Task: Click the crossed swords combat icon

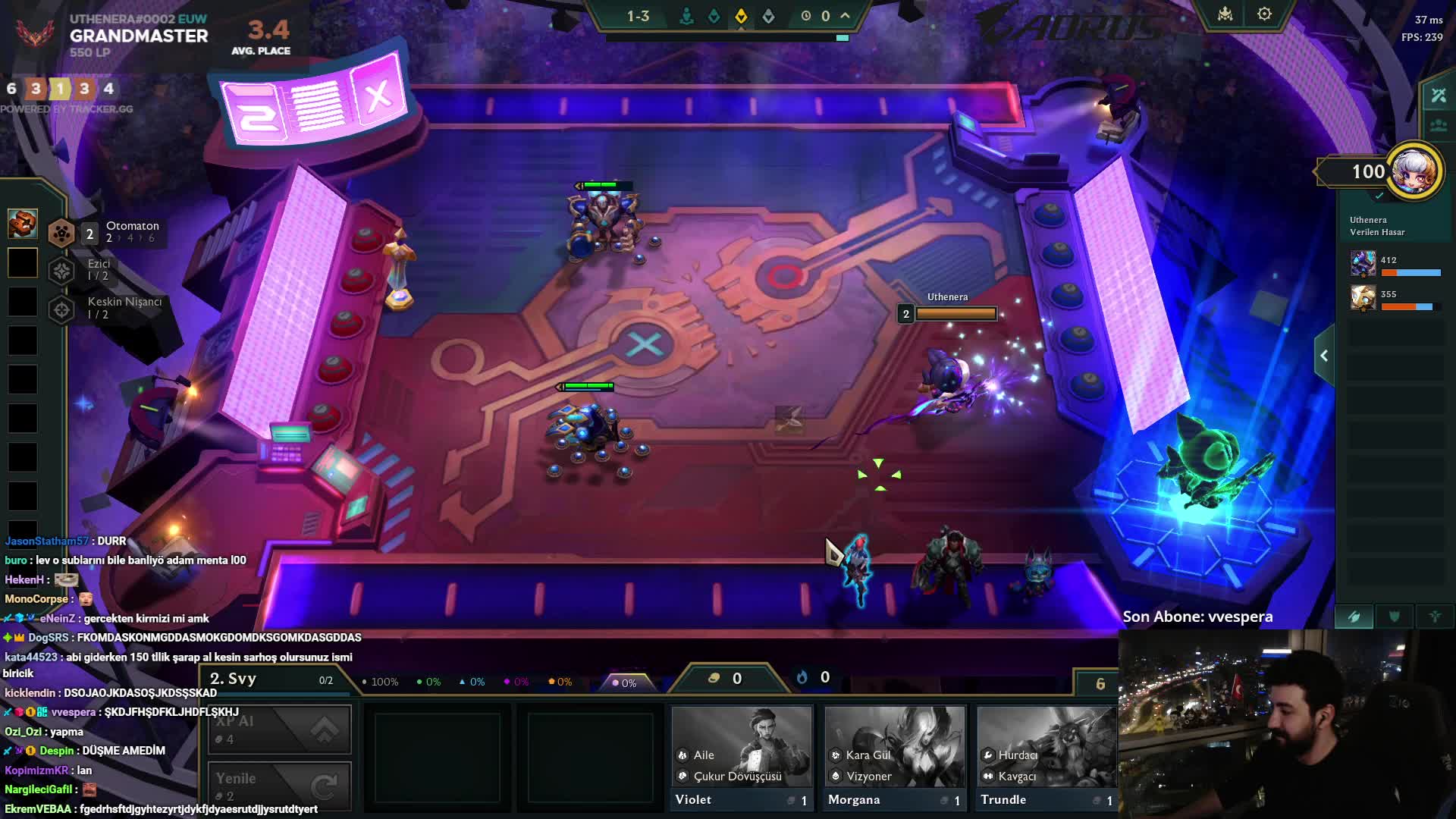Action: 1439,96
